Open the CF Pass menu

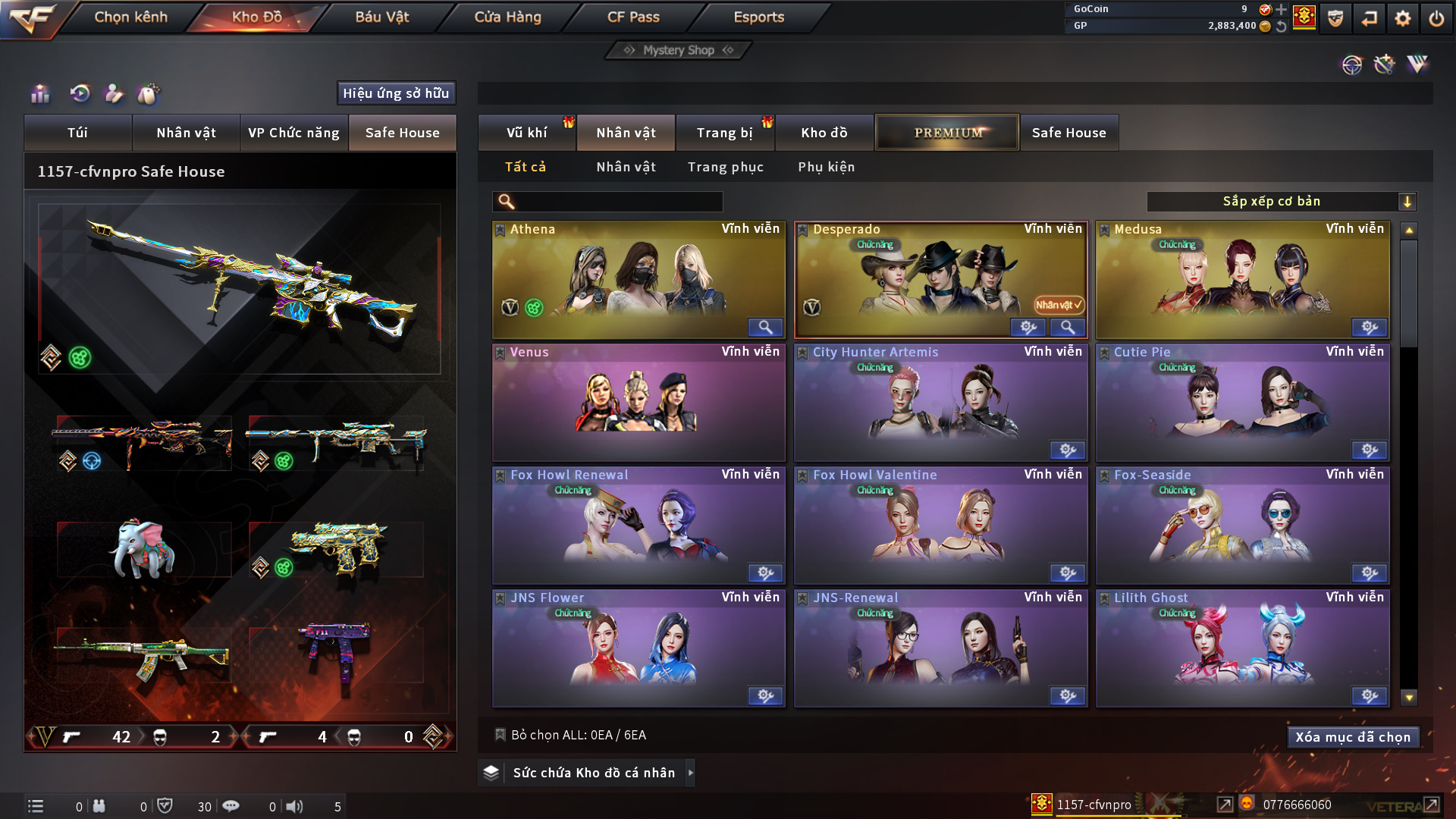point(633,17)
